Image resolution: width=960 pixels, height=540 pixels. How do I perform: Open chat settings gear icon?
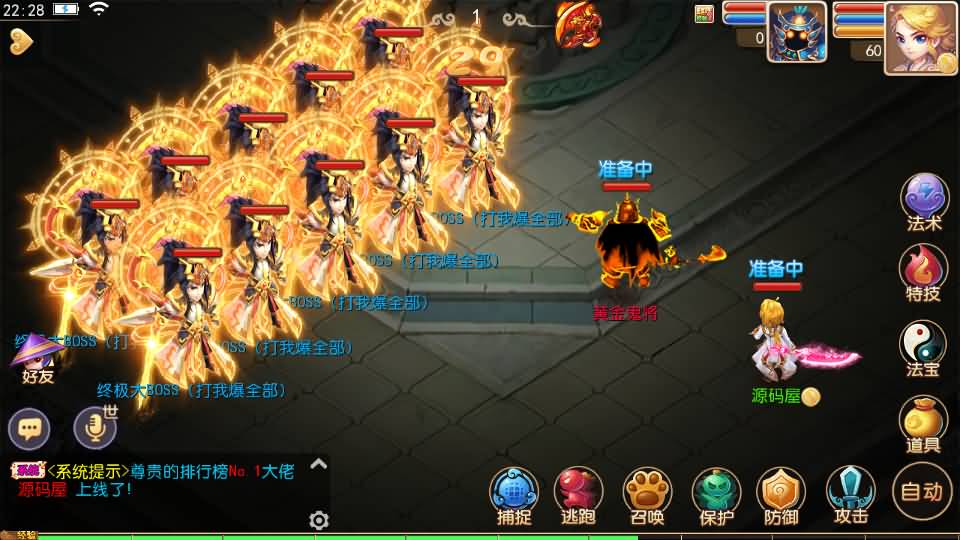point(319,520)
